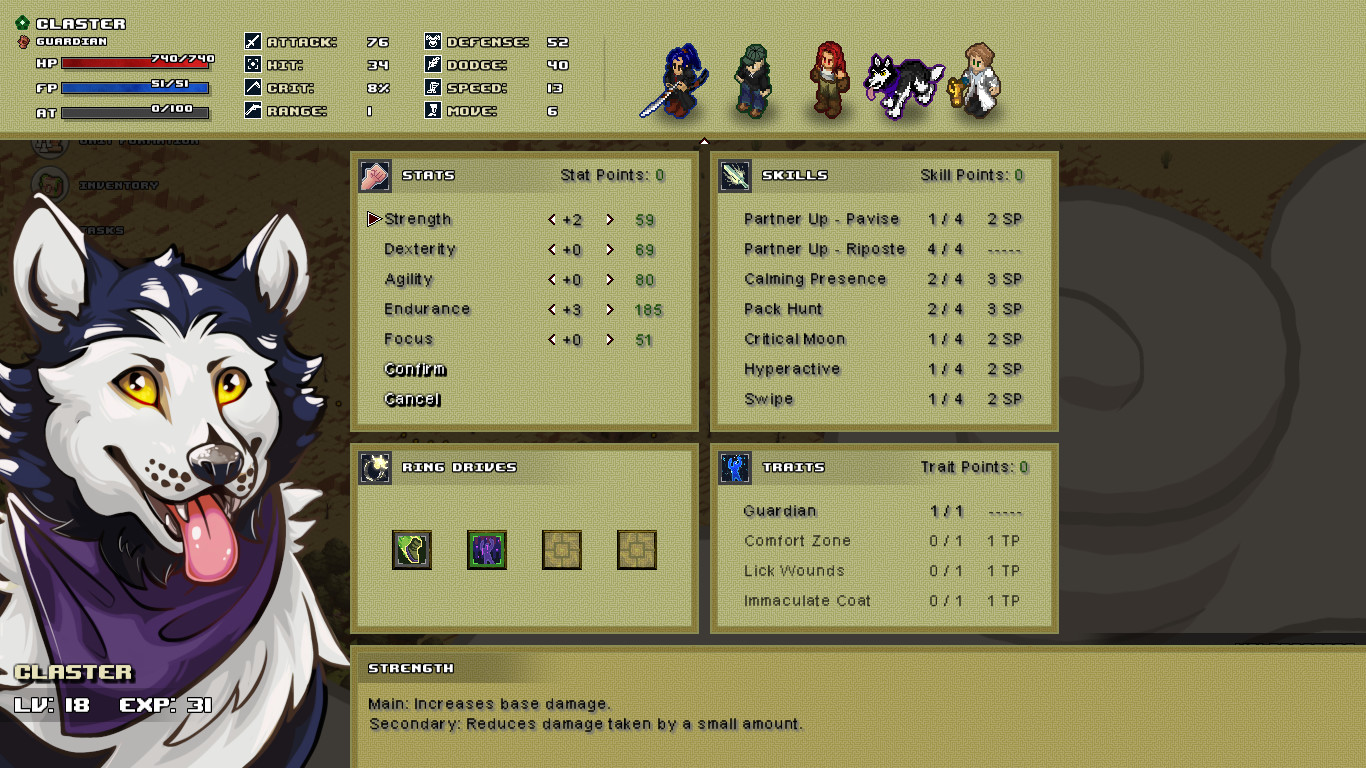Screen dimensions: 1366x768
Task: Select the purple ring drive item
Action: 487,549
